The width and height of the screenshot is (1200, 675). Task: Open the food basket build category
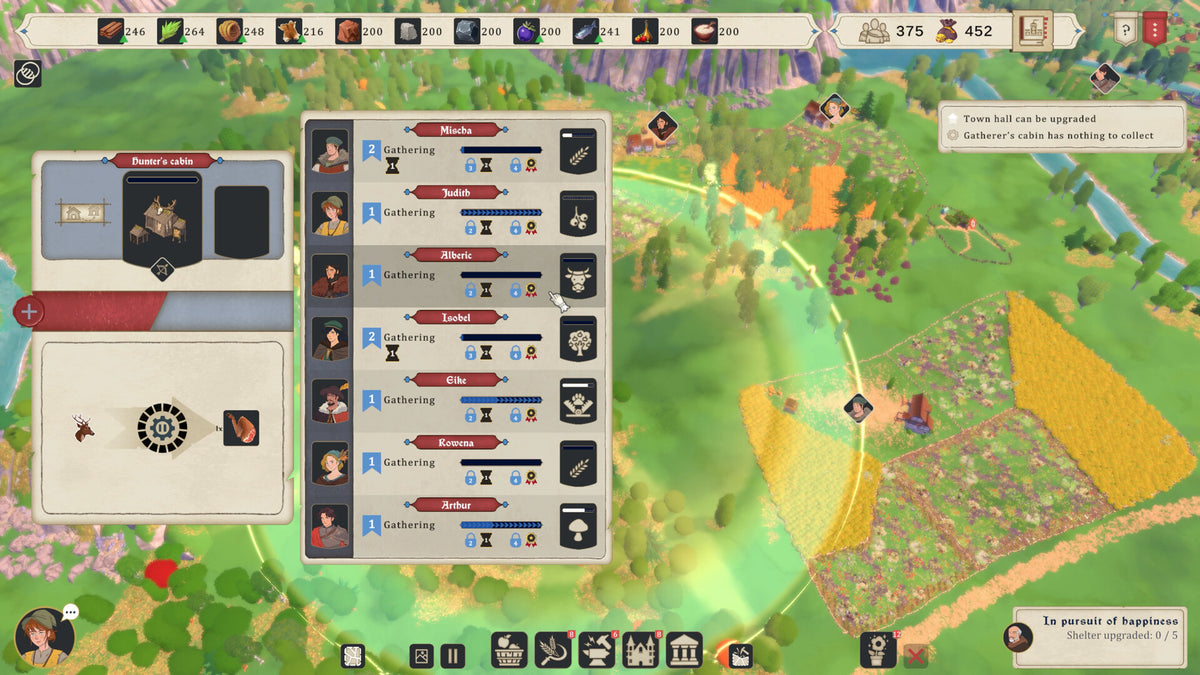point(509,651)
